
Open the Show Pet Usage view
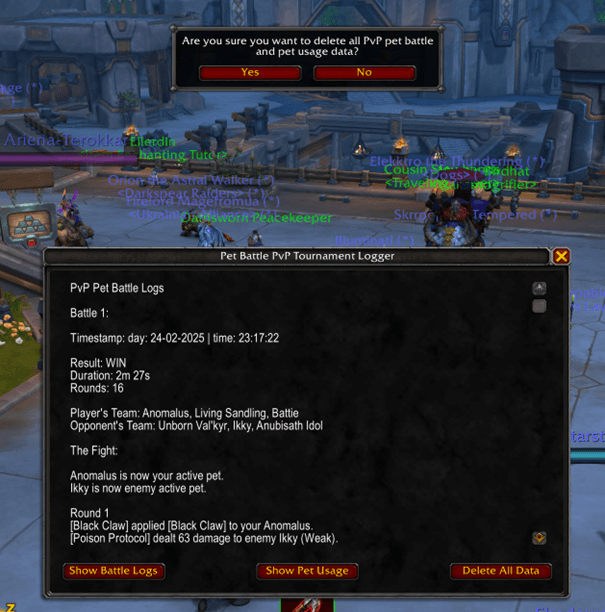(307, 571)
